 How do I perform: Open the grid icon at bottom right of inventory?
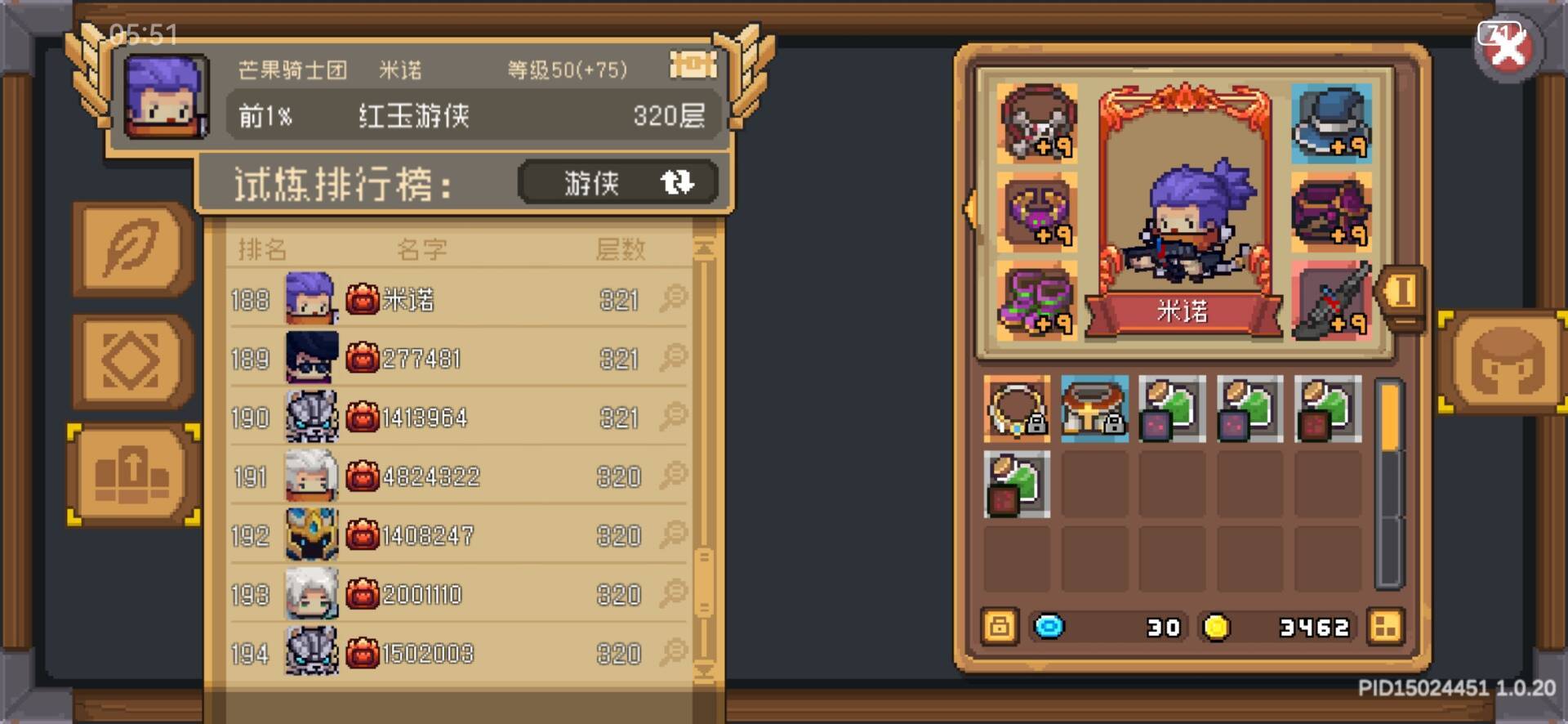pyautogui.click(x=1387, y=626)
